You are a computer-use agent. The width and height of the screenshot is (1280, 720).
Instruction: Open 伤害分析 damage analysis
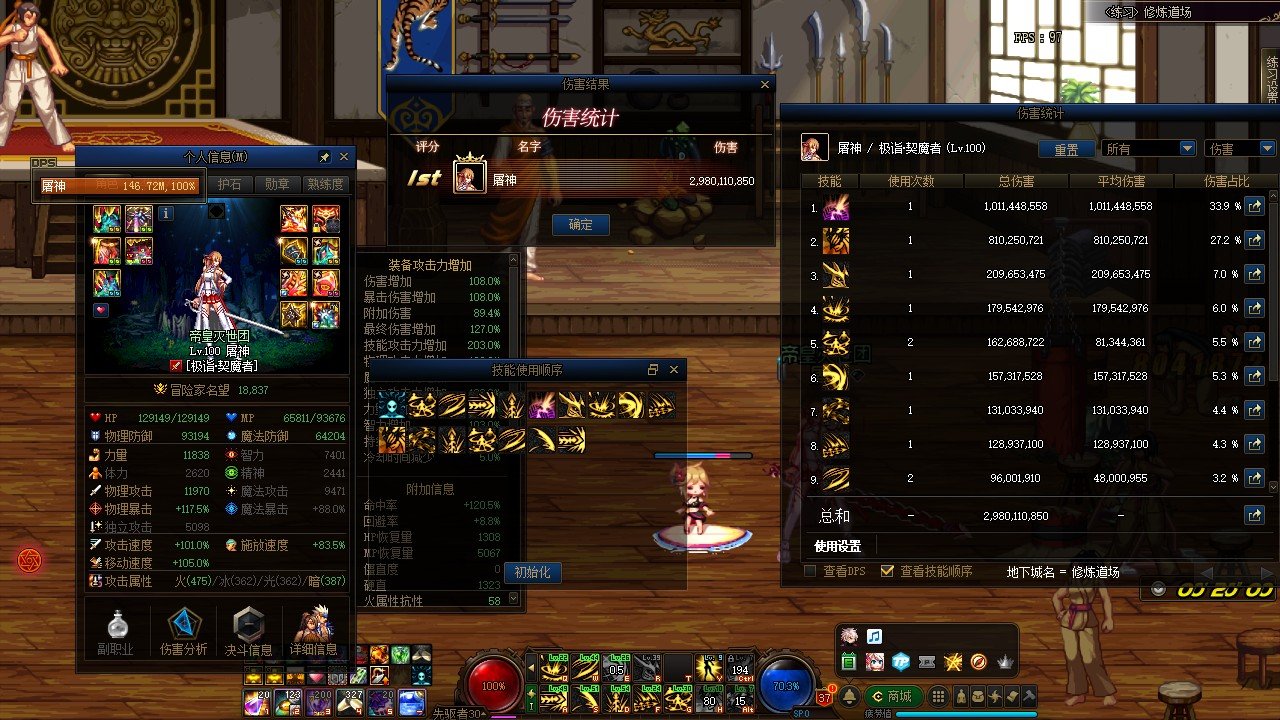click(x=184, y=633)
